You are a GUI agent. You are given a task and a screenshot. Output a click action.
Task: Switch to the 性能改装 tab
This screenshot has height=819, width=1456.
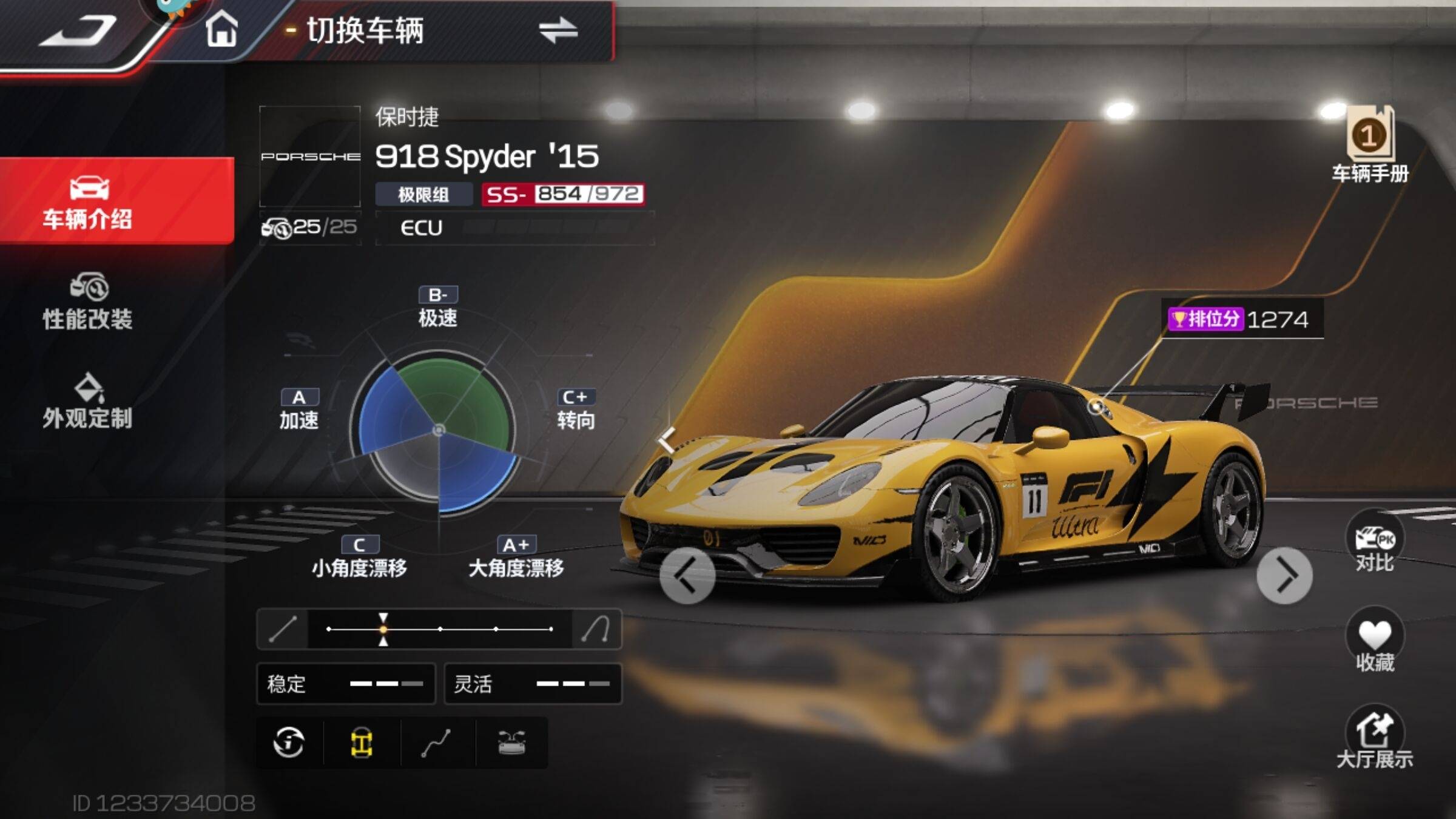click(88, 302)
